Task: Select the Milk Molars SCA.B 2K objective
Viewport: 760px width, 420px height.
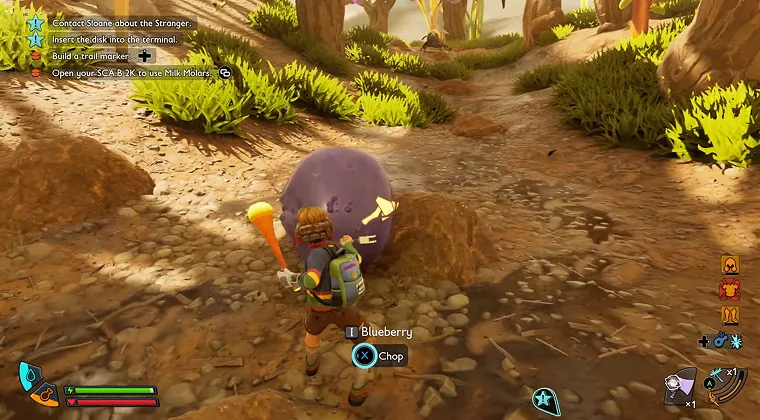Action: 130,73
